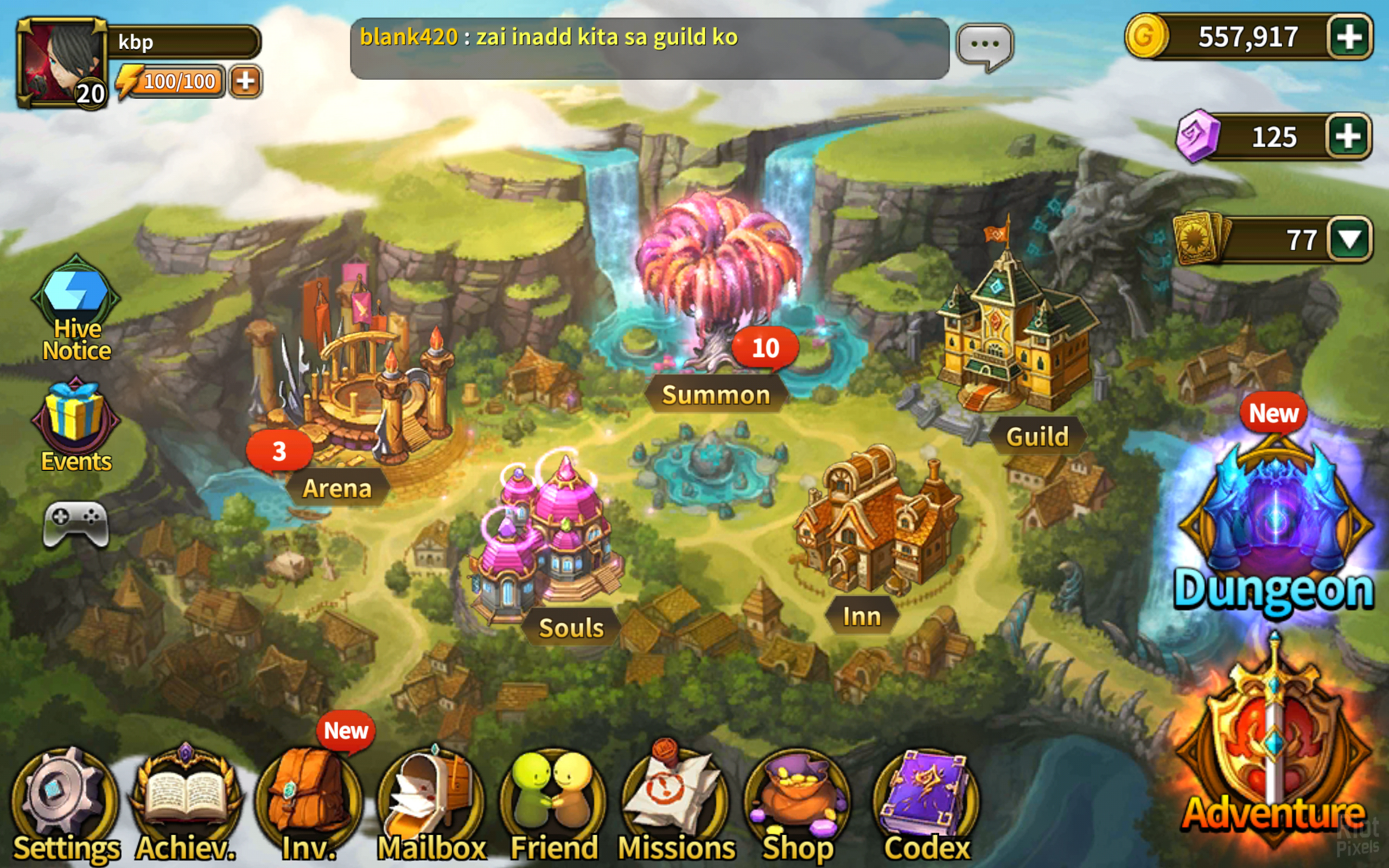The width and height of the screenshot is (1389, 868).
Task: Buy more purple gems
Action: [1348, 137]
